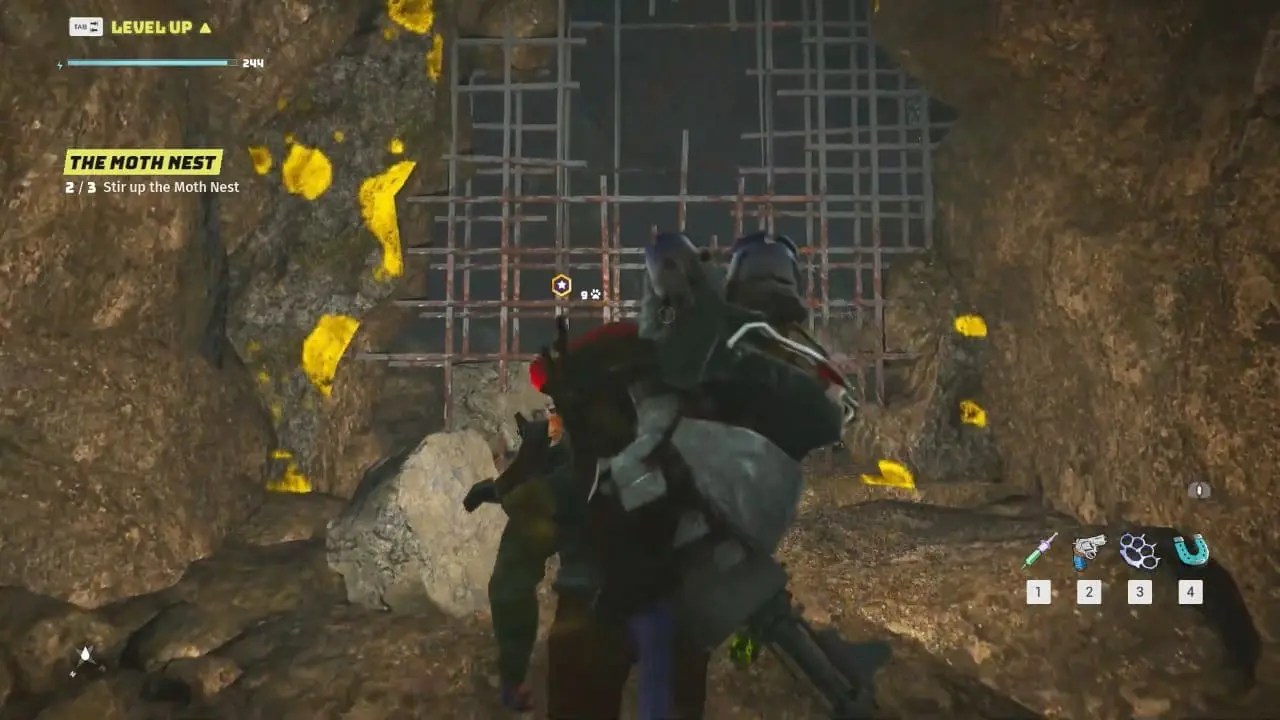1280x720 pixels.
Task: Click the paw counter showing 9
Action: 585,293
